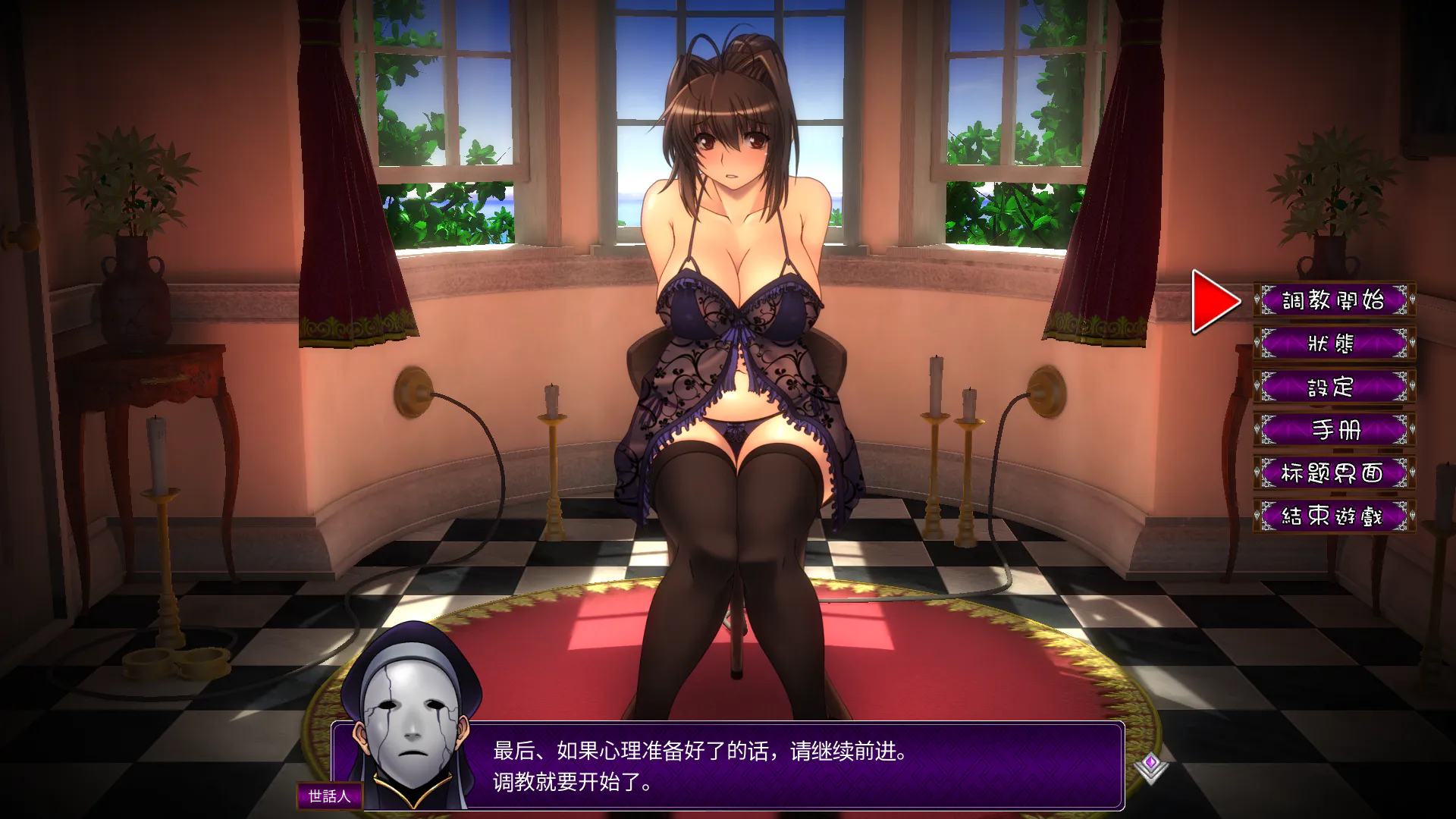Open the 狀態 status screen
The width and height of the screenshot is (1456, 819).
pyautogui.click(x=1333, y=344)
